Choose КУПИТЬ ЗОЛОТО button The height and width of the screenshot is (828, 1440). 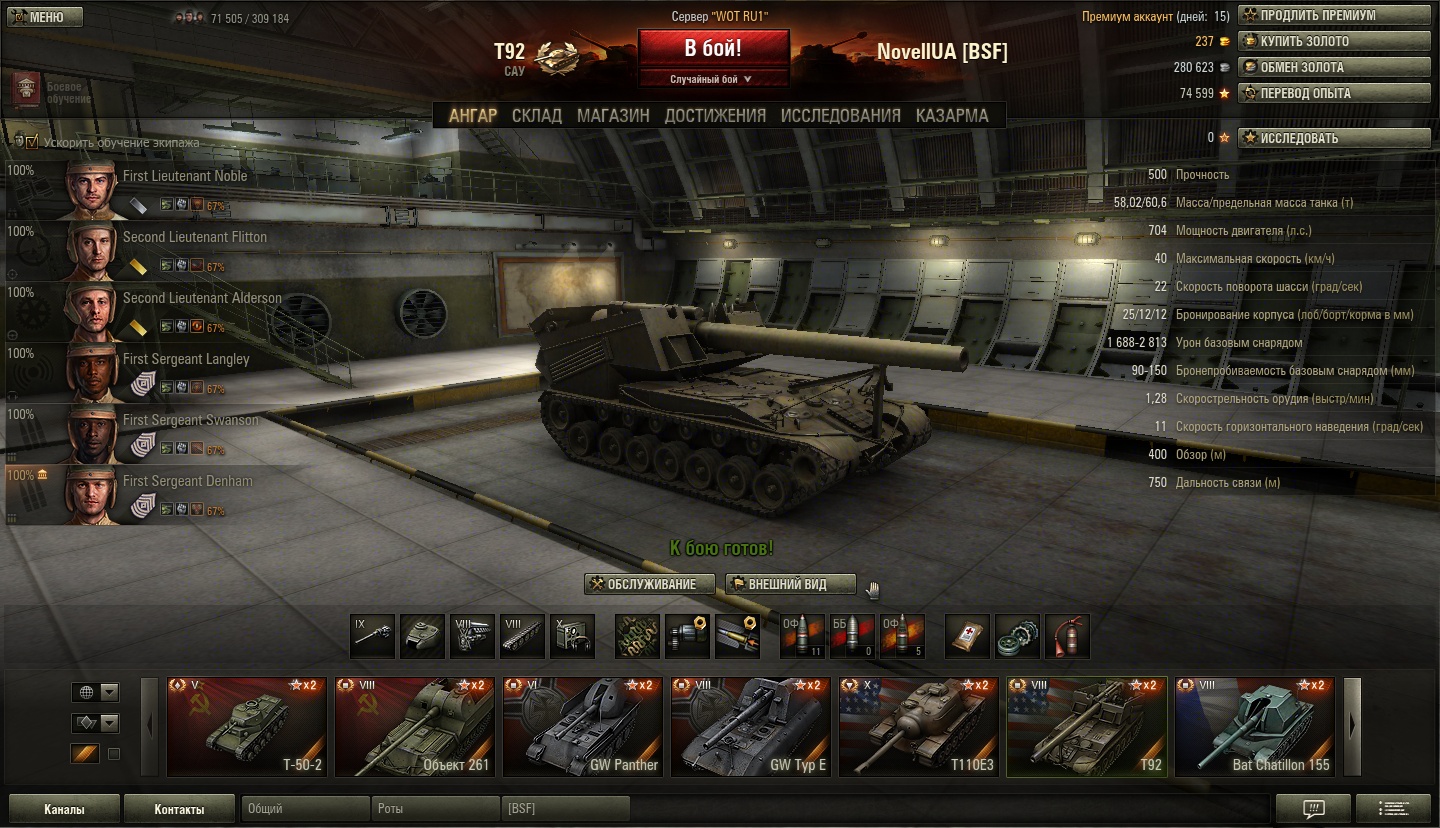pos(1334,42)
